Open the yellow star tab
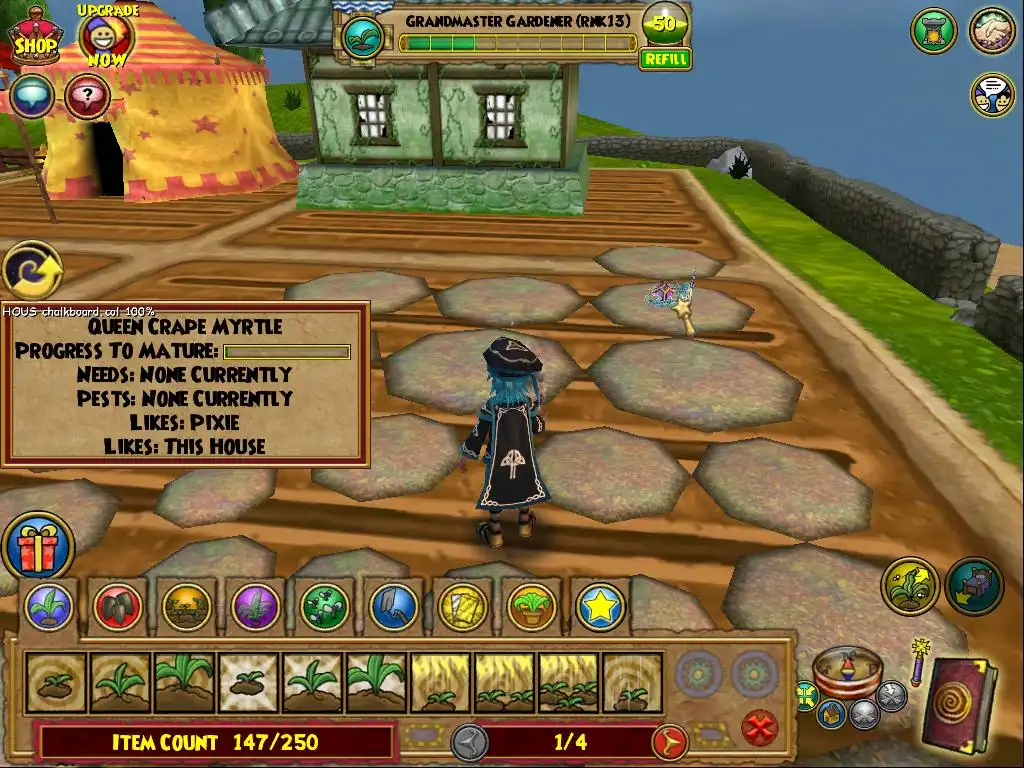The width and height of the screenshot is (1024, 768). (600, 606)
